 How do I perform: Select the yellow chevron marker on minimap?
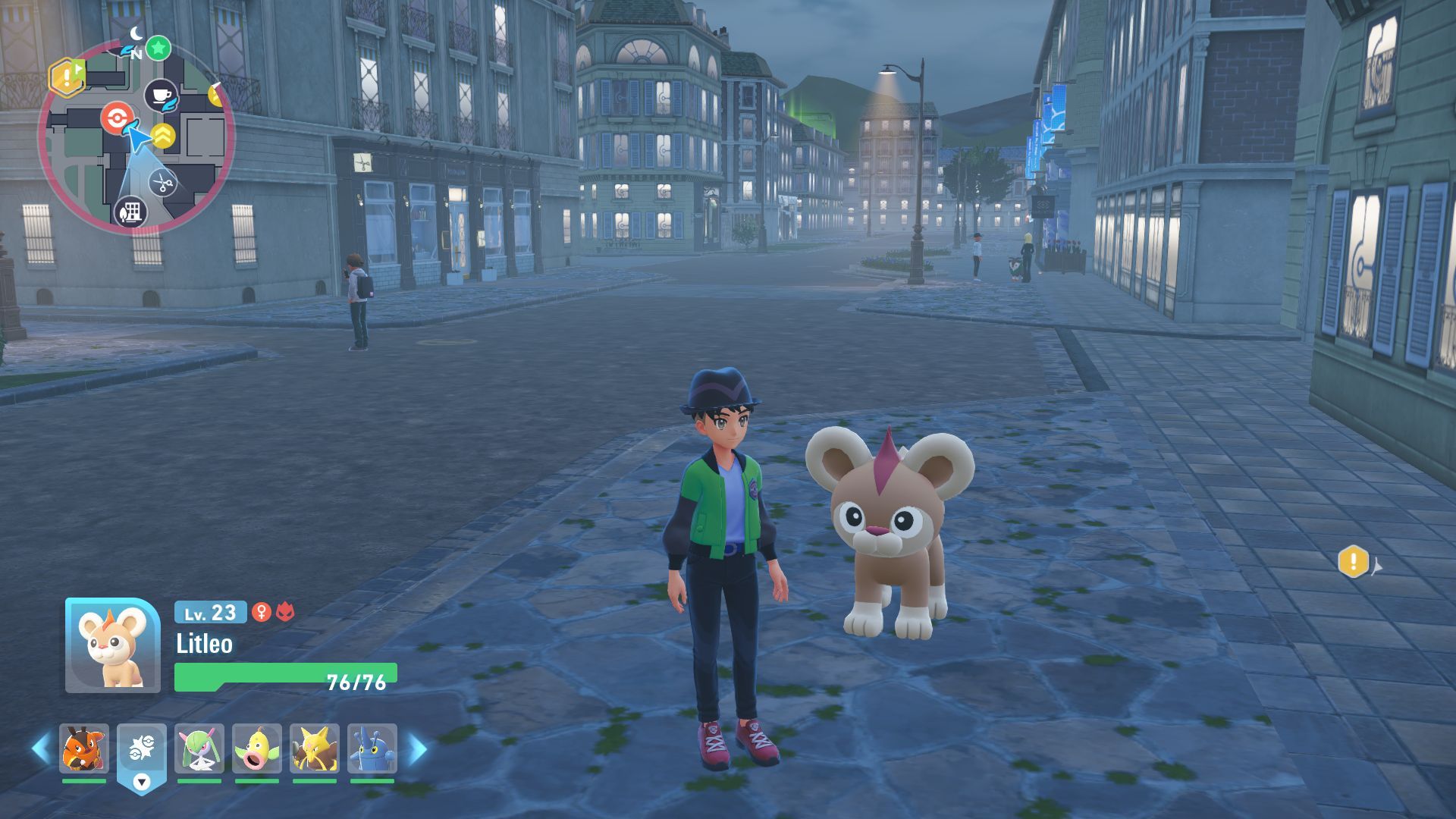162,136
